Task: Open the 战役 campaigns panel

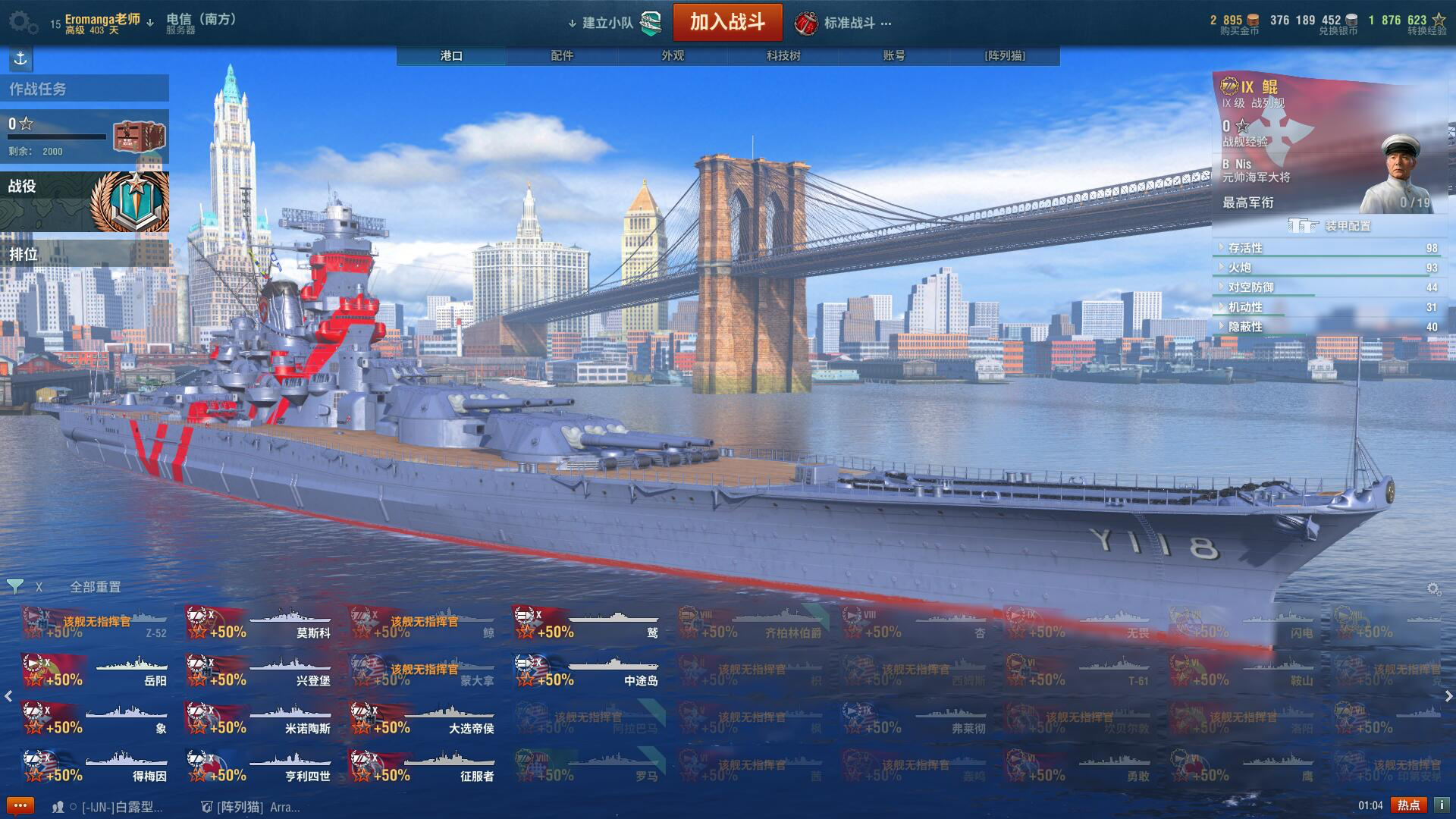Action: [x=83, y=201]
